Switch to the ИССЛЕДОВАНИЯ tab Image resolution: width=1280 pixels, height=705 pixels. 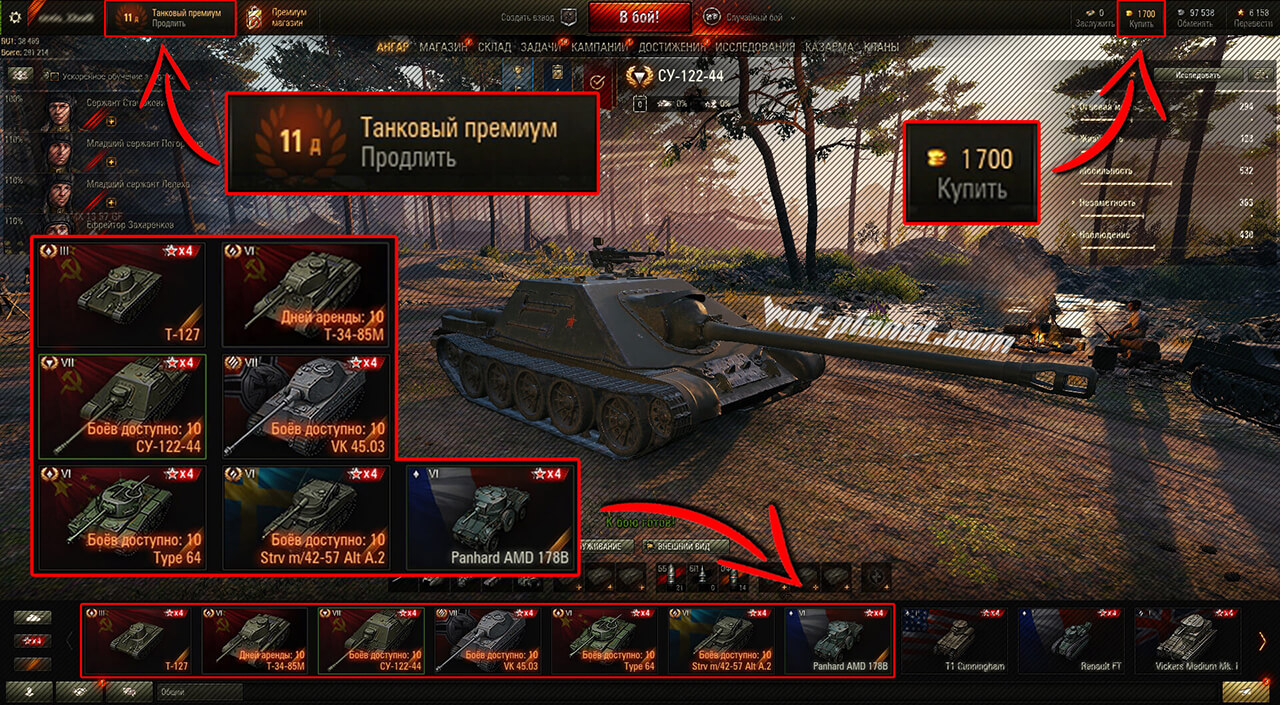(756, 47)
